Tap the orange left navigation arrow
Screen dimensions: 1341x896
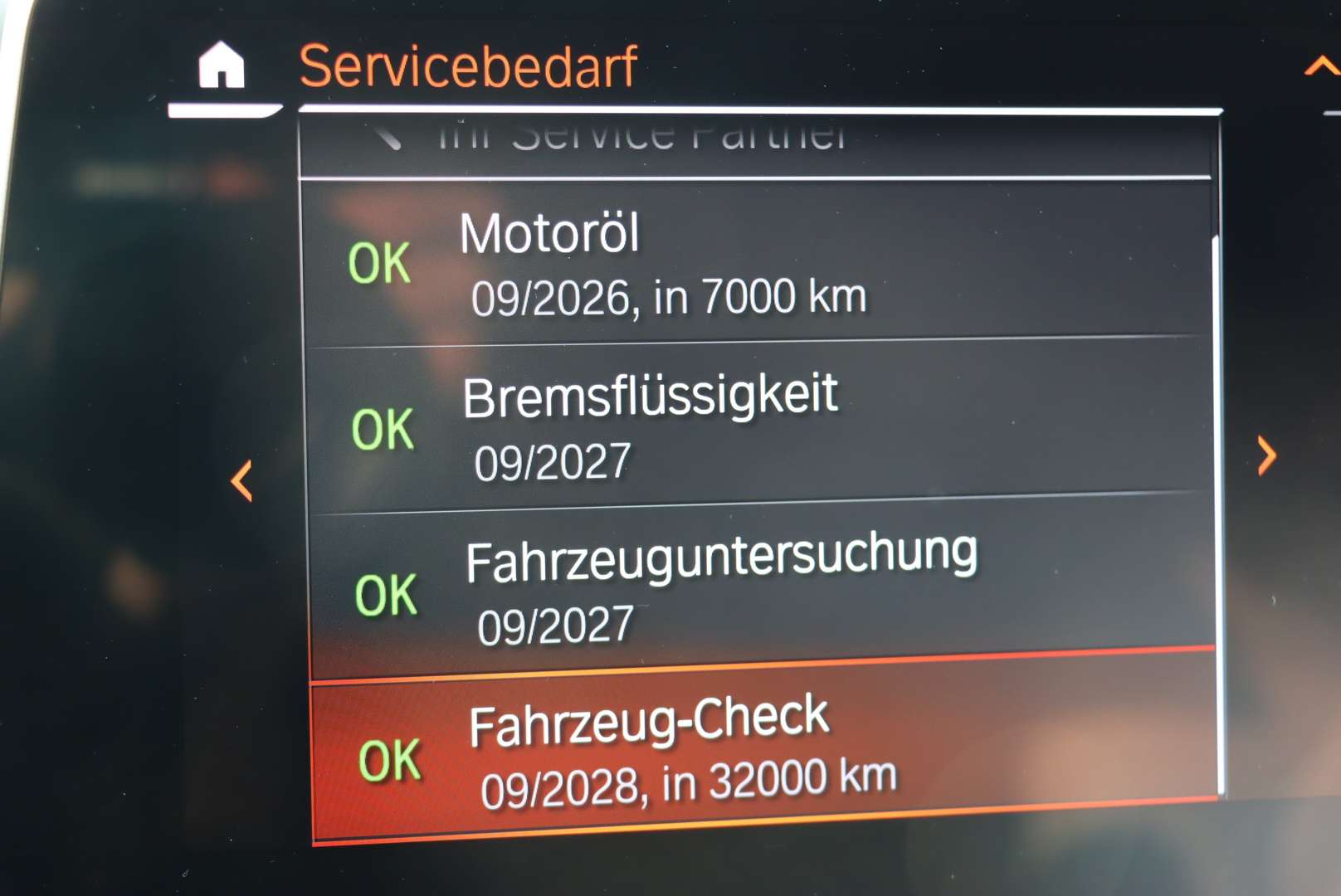242,480
